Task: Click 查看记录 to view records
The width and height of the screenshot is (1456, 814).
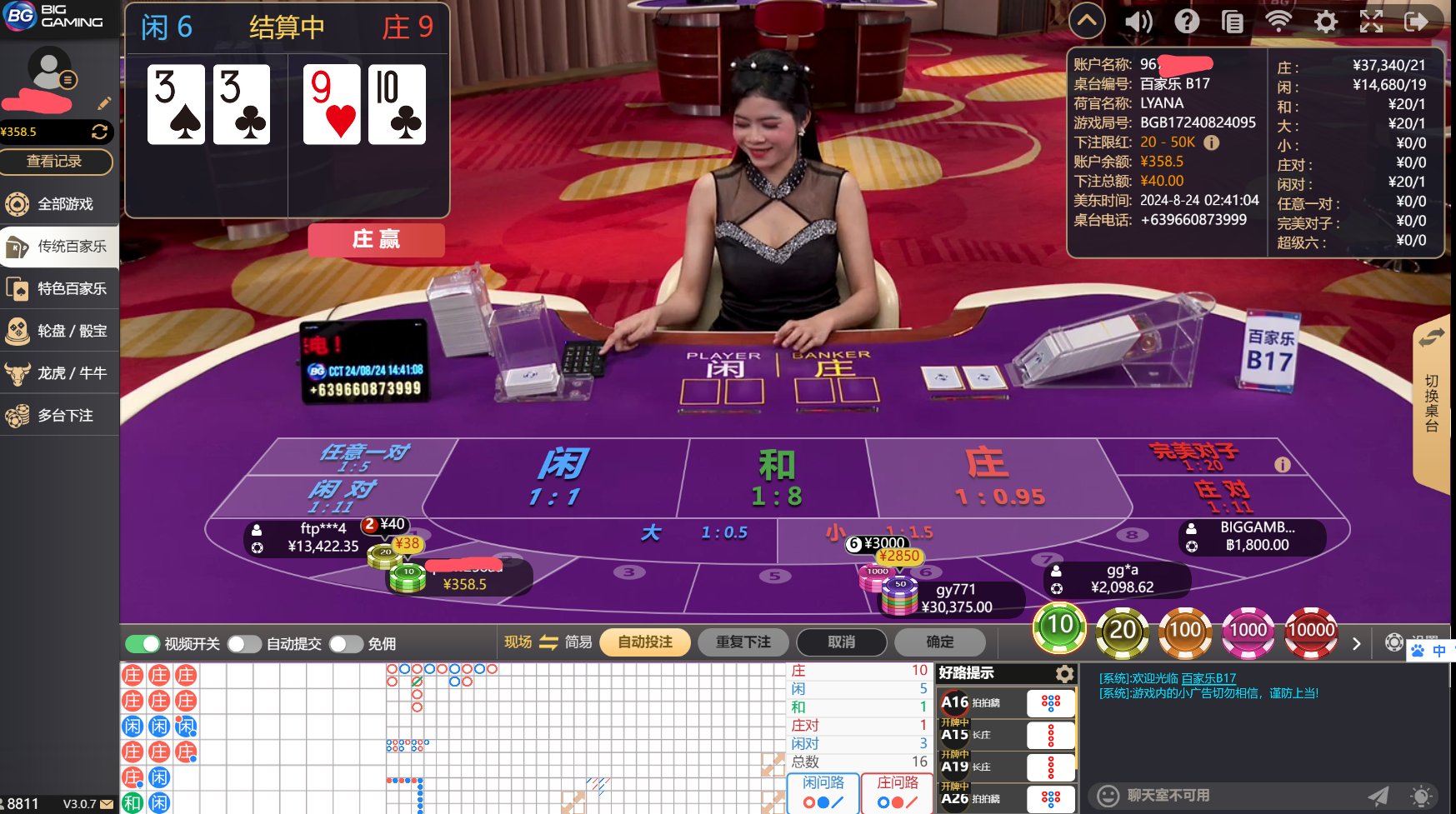Action: point(57,162)
